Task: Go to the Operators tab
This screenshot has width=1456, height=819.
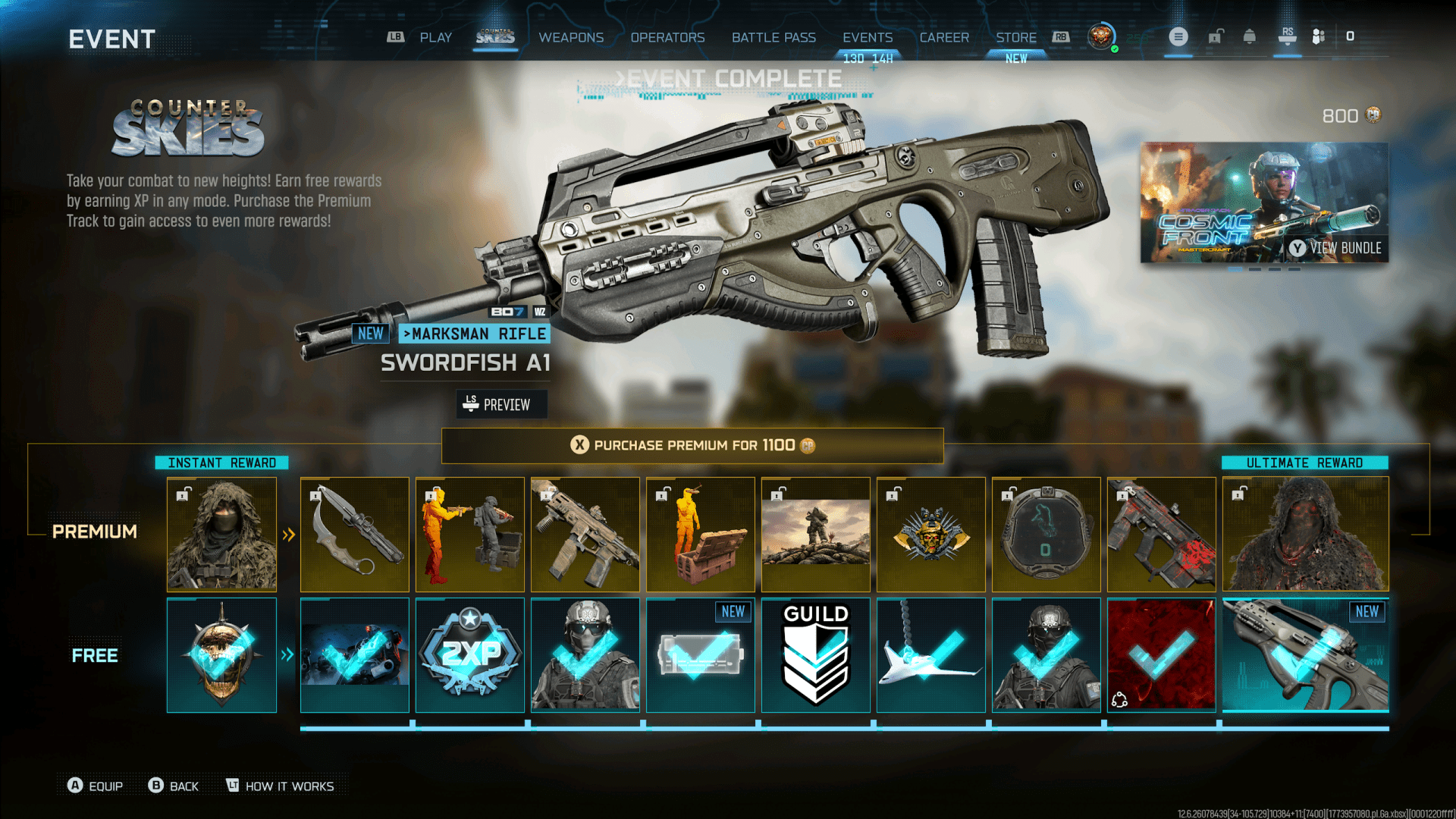Action: [x=667, y=37]
